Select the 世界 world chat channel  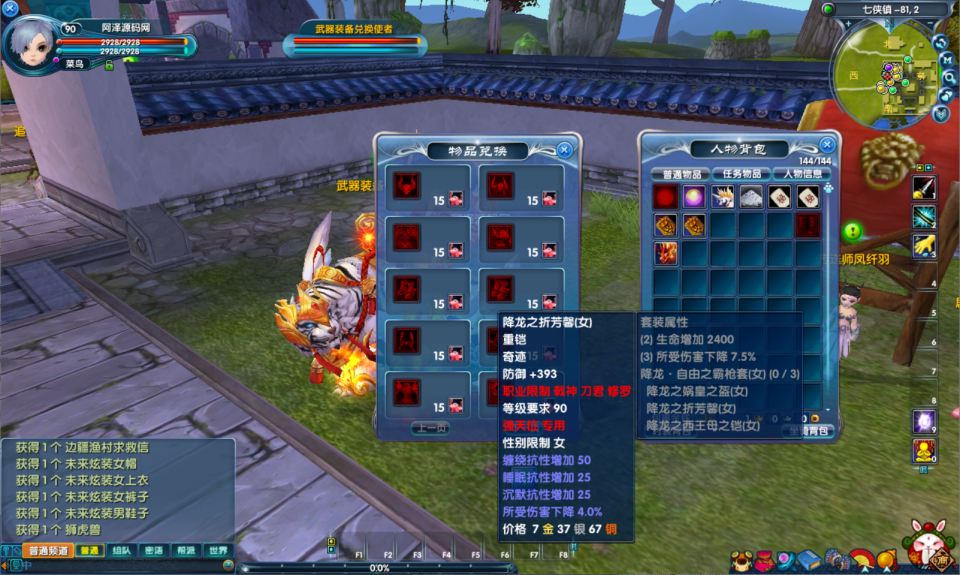tap(216, 551)
